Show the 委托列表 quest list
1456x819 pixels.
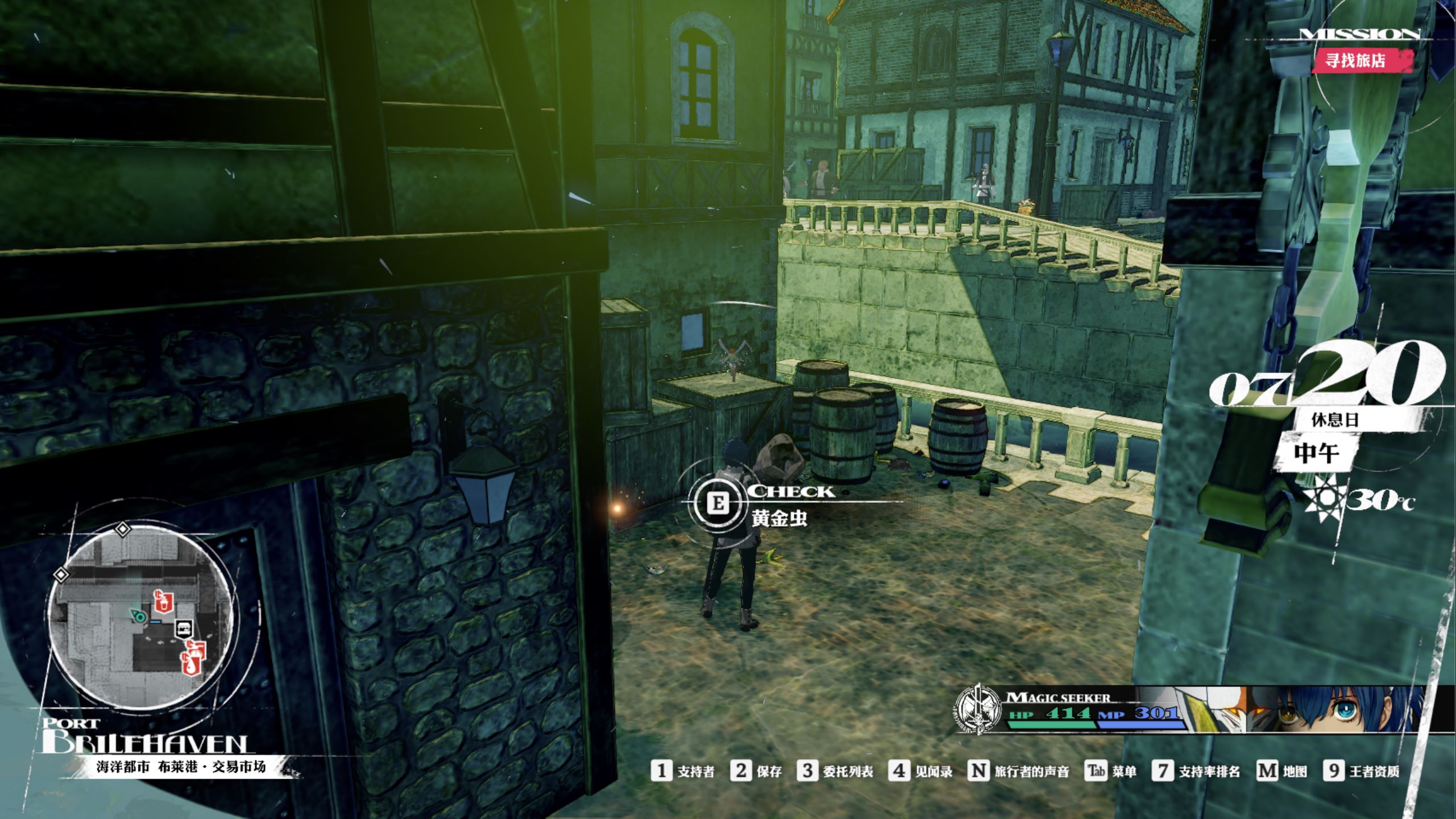coord(835,771)
